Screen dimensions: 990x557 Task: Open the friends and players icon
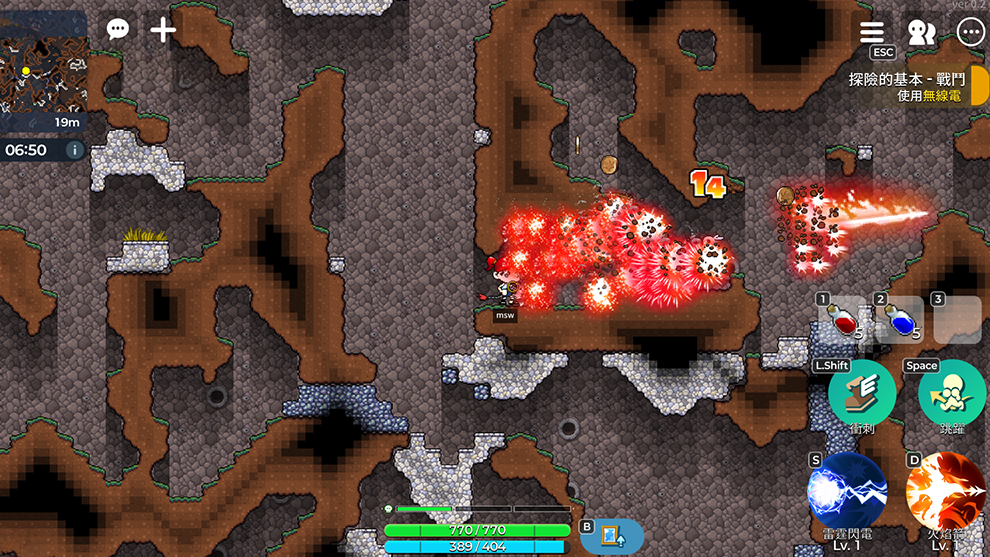[921, 33]
